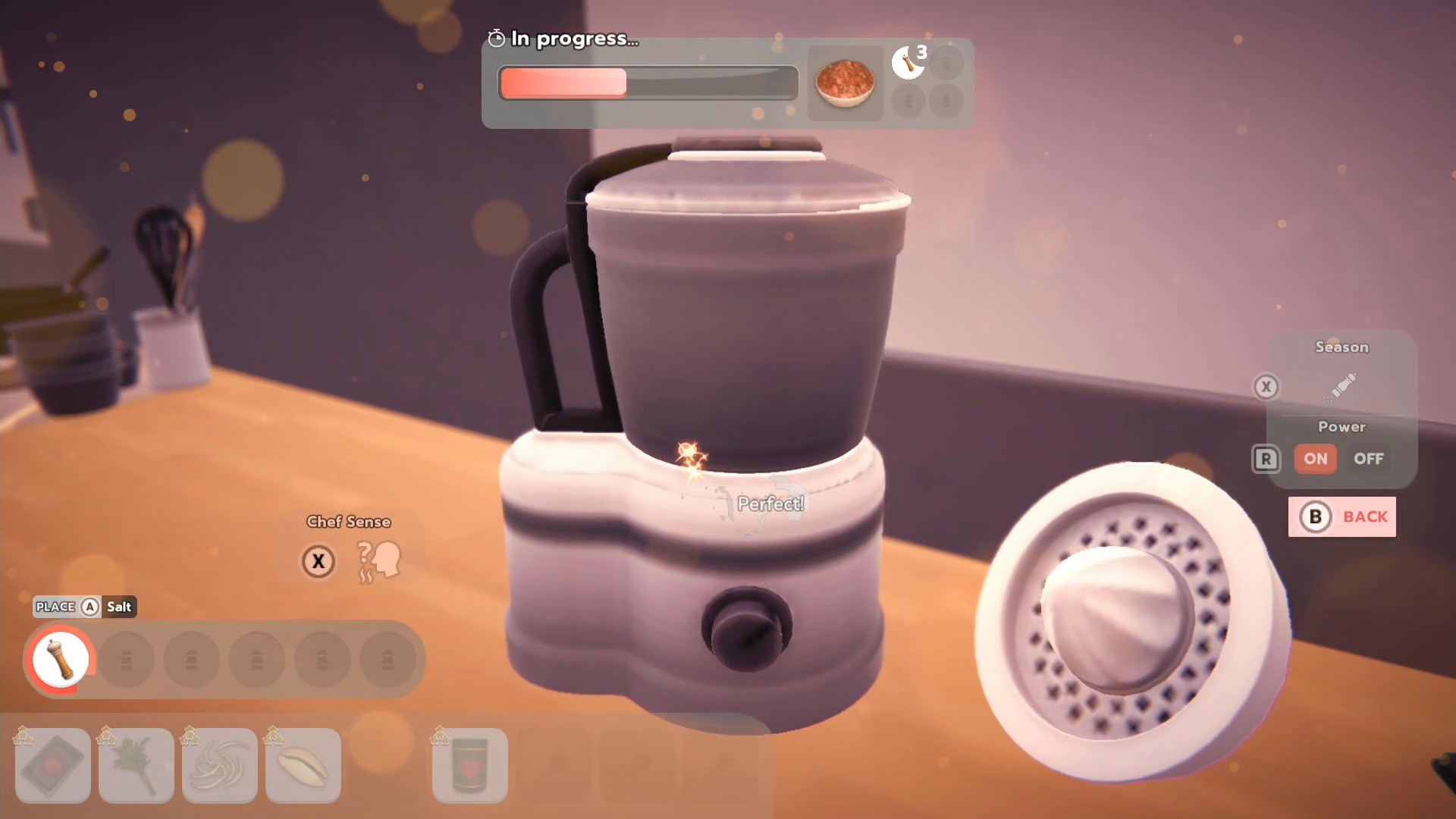
Task: Choose the herb sprig ingredient slot
Action: (136, 765)
